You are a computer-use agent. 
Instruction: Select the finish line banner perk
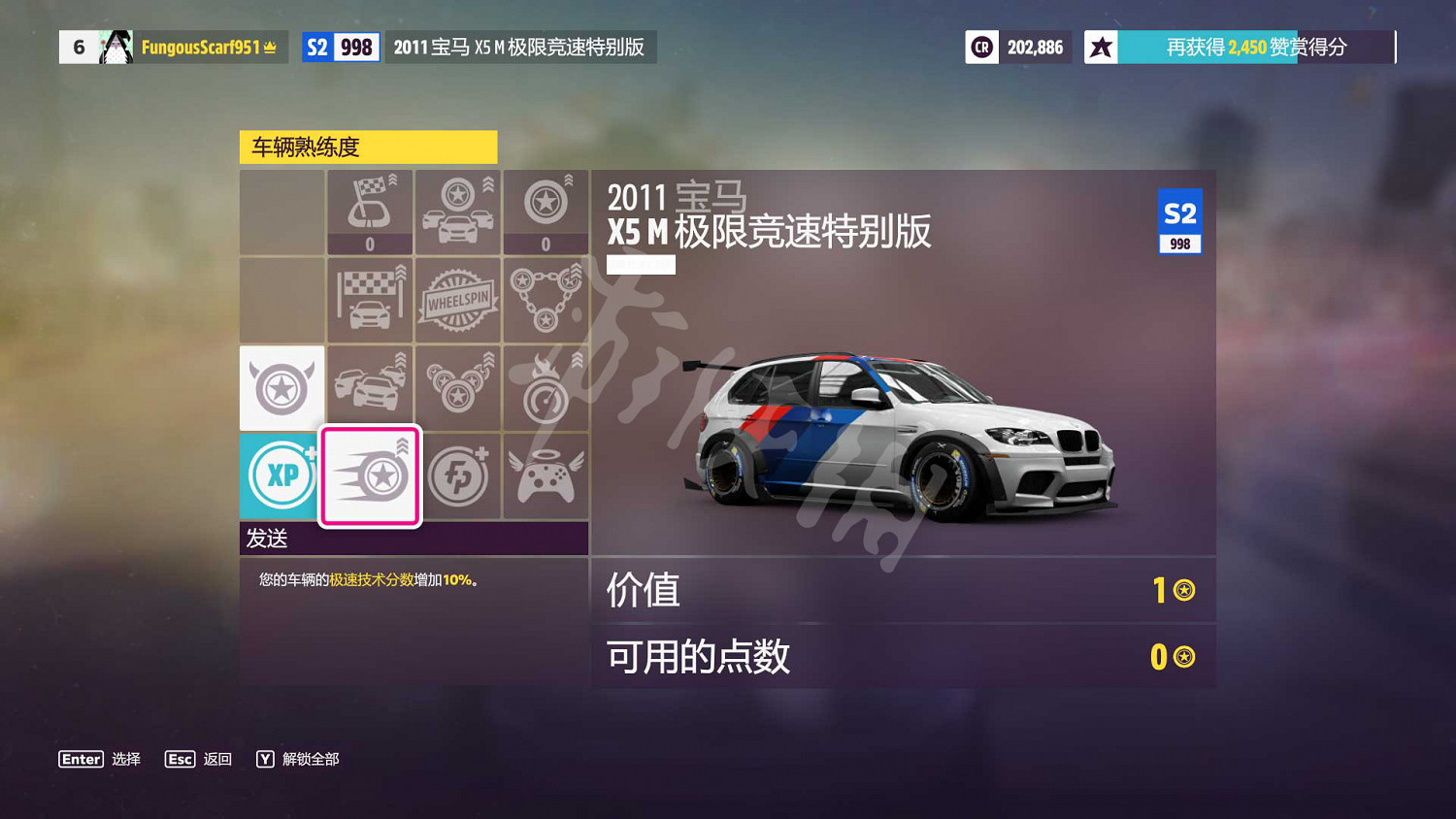click(370, 300)
